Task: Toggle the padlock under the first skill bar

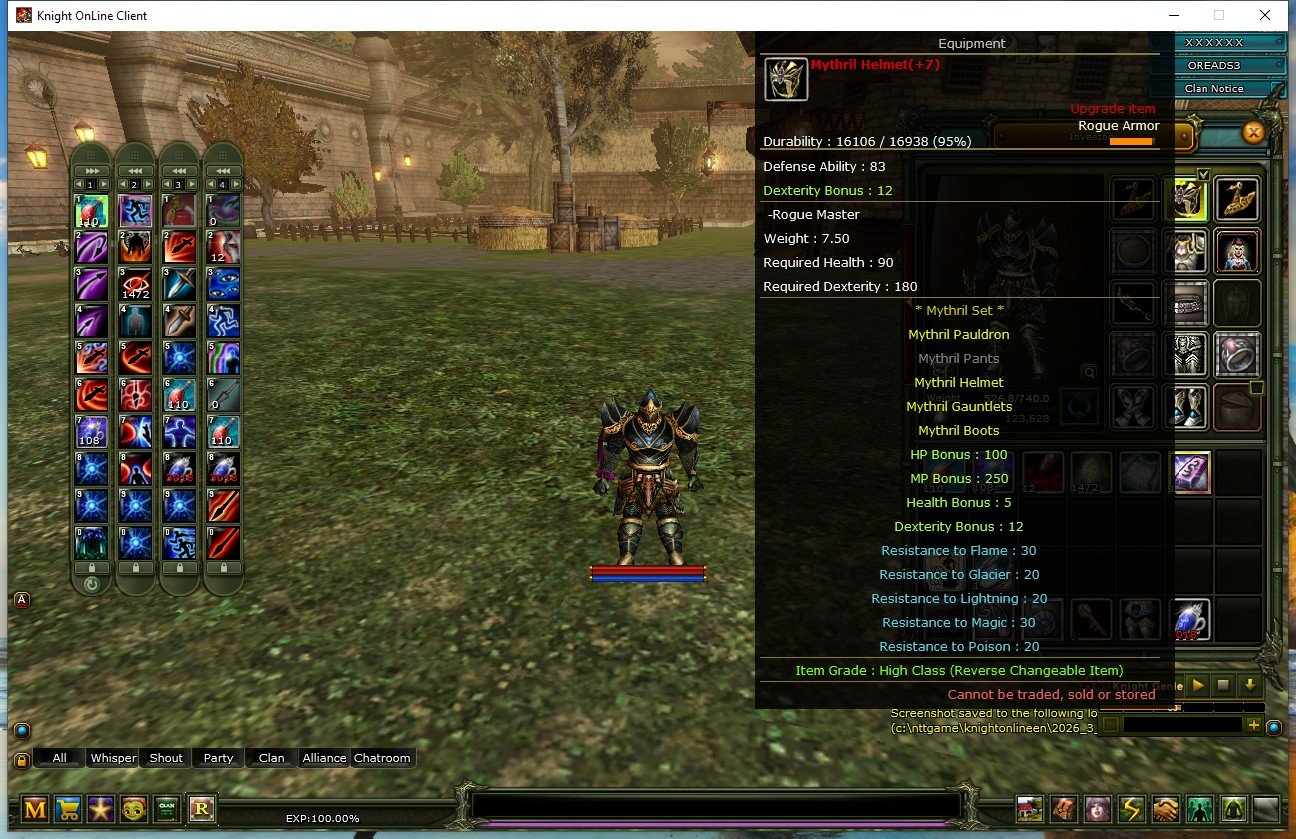Action: point(92,567)
